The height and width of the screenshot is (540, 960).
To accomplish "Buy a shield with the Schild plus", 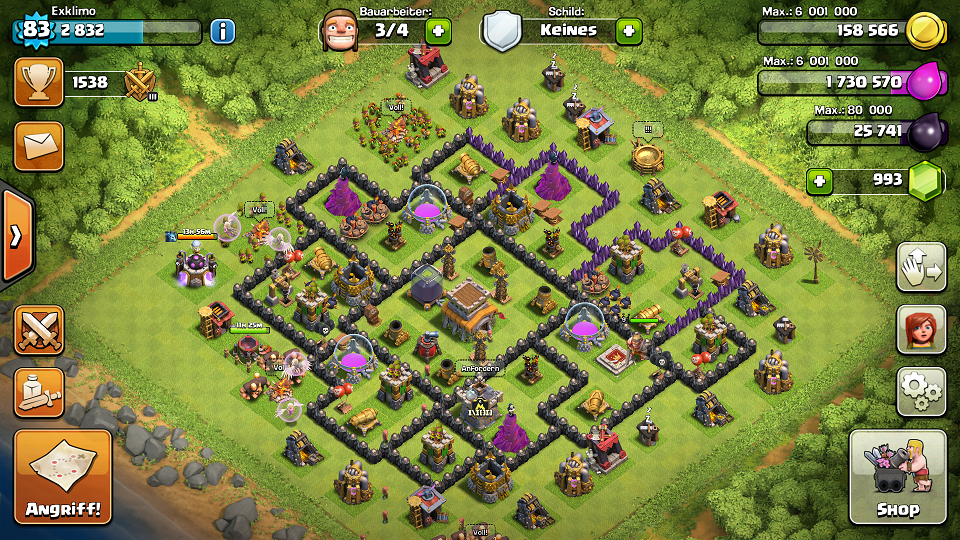I will tap(628, 31).
